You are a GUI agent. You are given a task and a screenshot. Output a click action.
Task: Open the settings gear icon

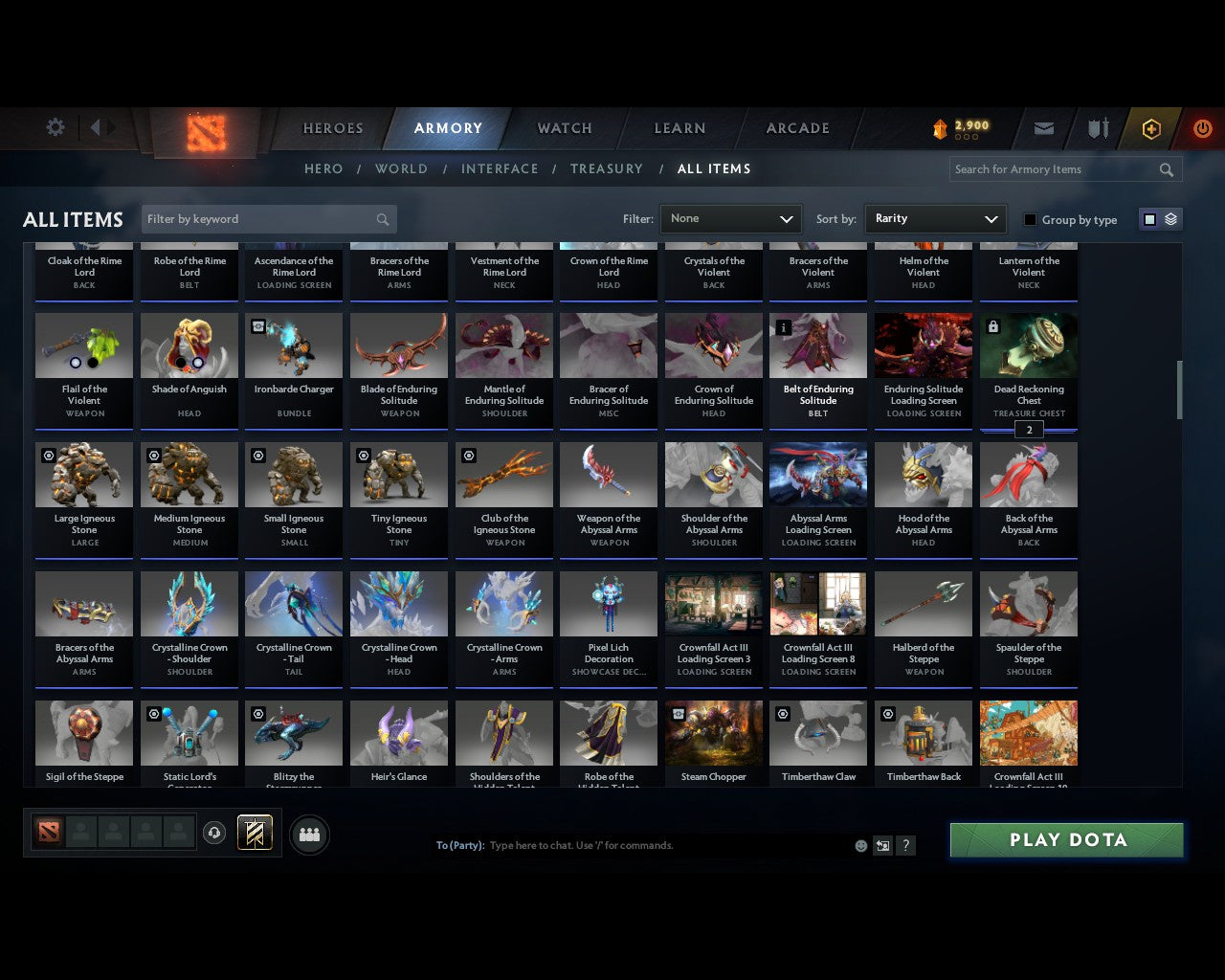pyautogui.click(x=55, y=126)
